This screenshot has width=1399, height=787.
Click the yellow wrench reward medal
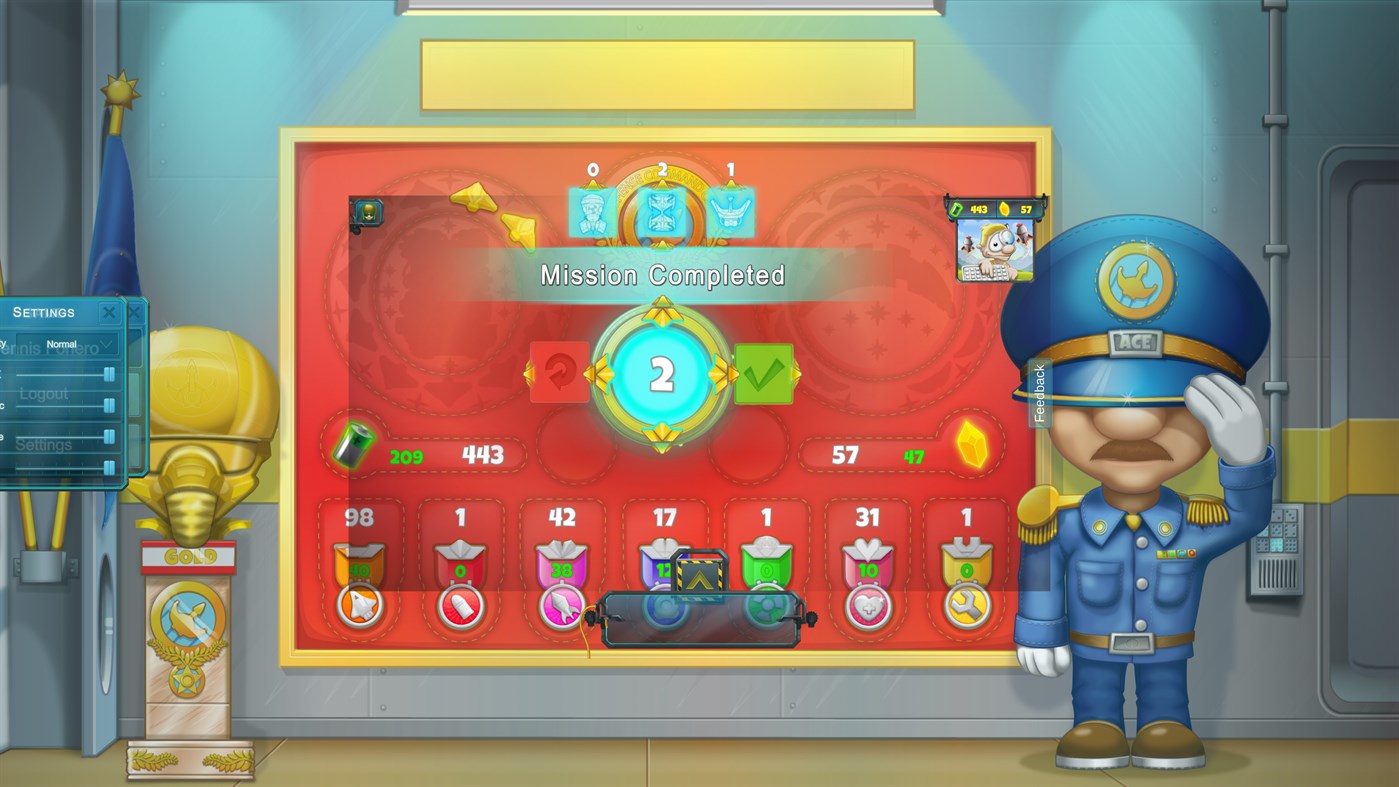click(967, 607)
